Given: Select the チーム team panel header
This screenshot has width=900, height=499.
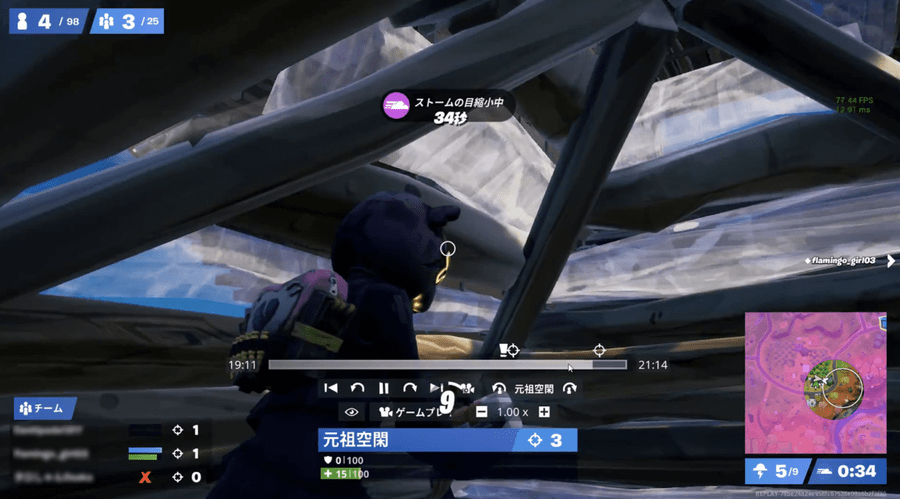Looking at the screenshot, I should (45, 408).
